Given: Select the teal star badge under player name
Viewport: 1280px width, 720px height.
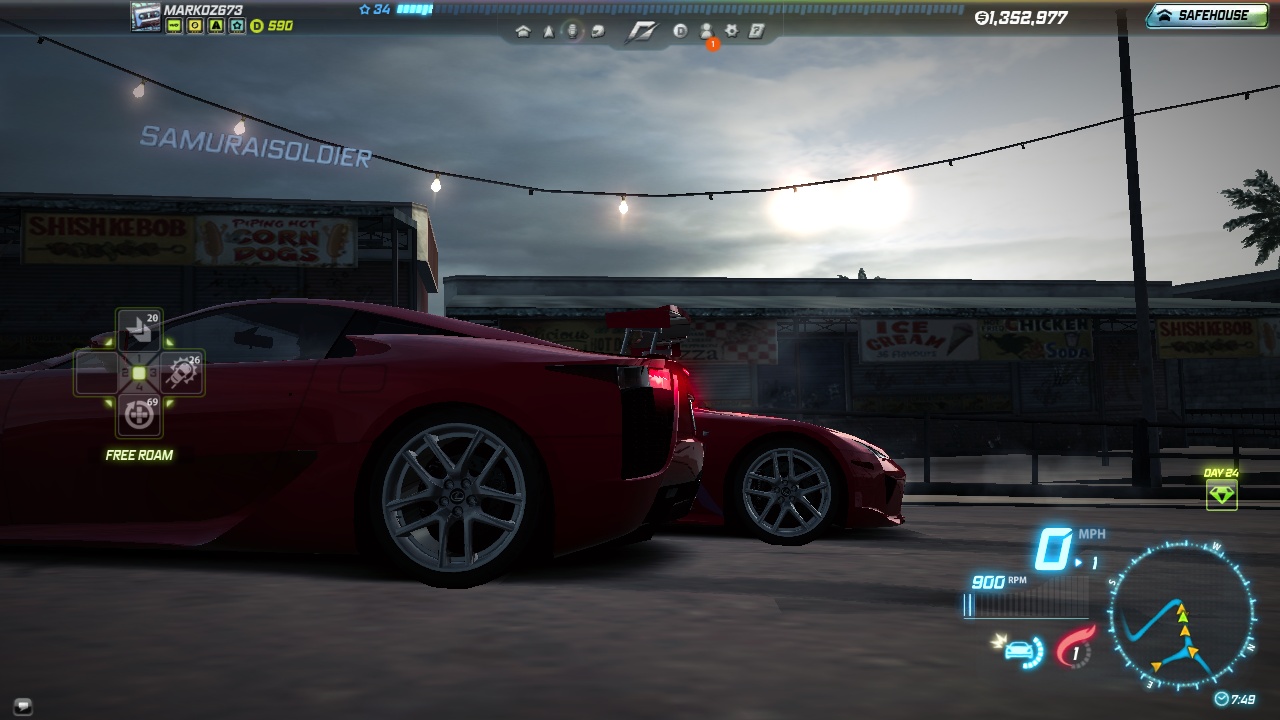Looking at the screenshot, I should pos(236,26).
